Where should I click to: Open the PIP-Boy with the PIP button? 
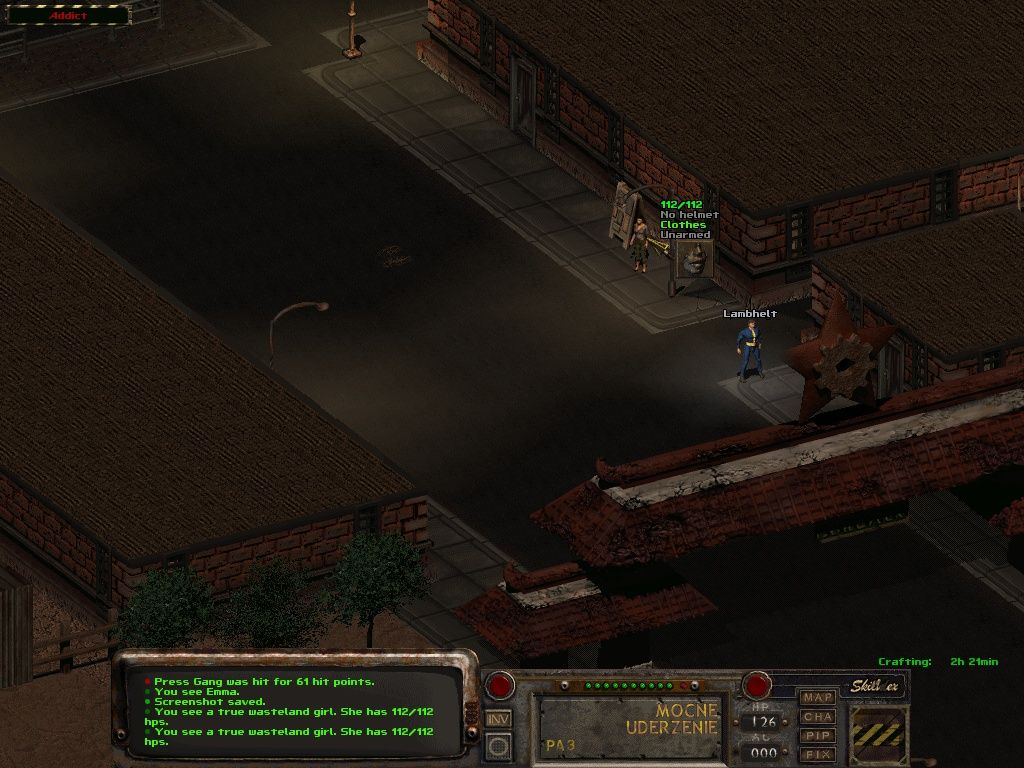click(x=818, y=736)
